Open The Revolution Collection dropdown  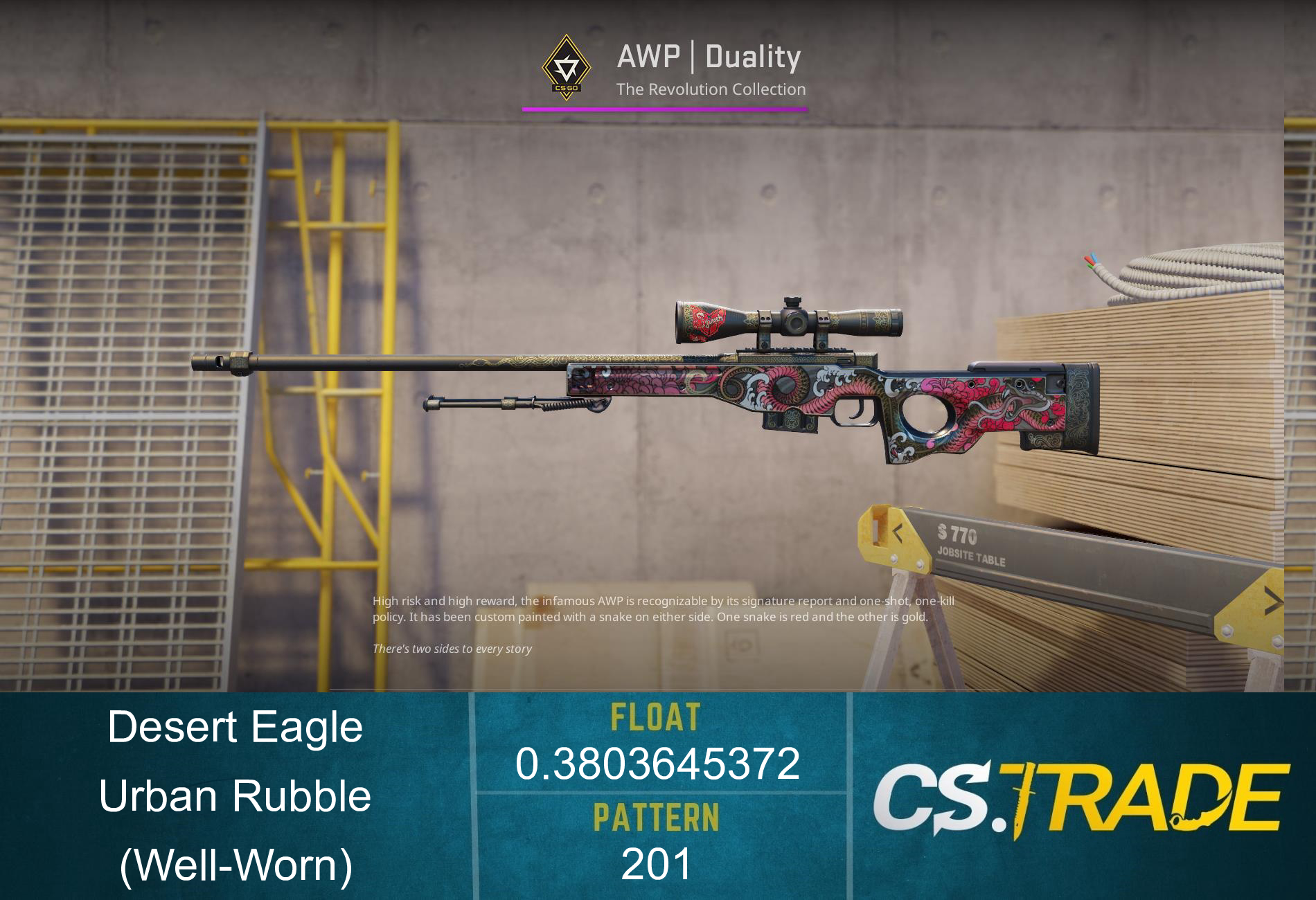(x=711, y=89)
